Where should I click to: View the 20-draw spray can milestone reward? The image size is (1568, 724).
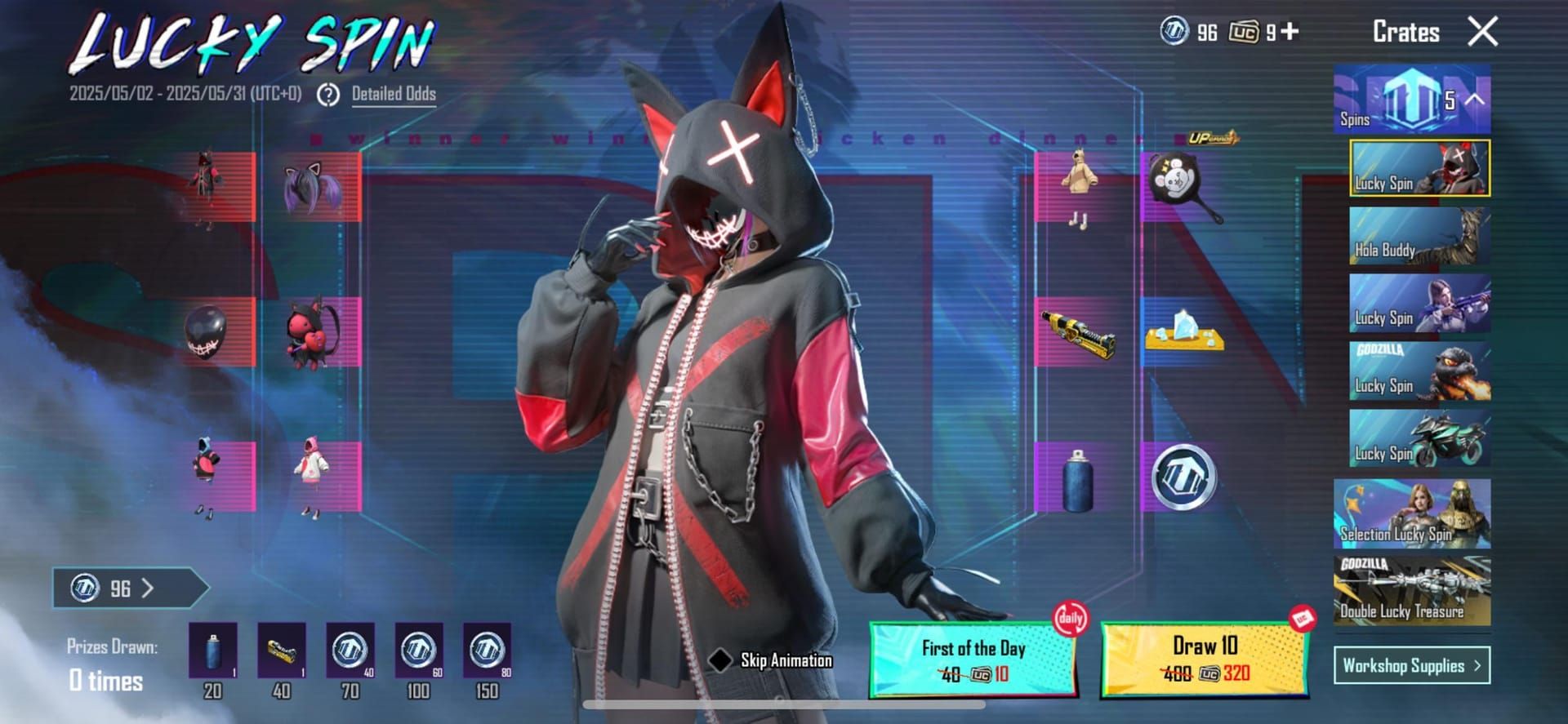tap(212, 651)
